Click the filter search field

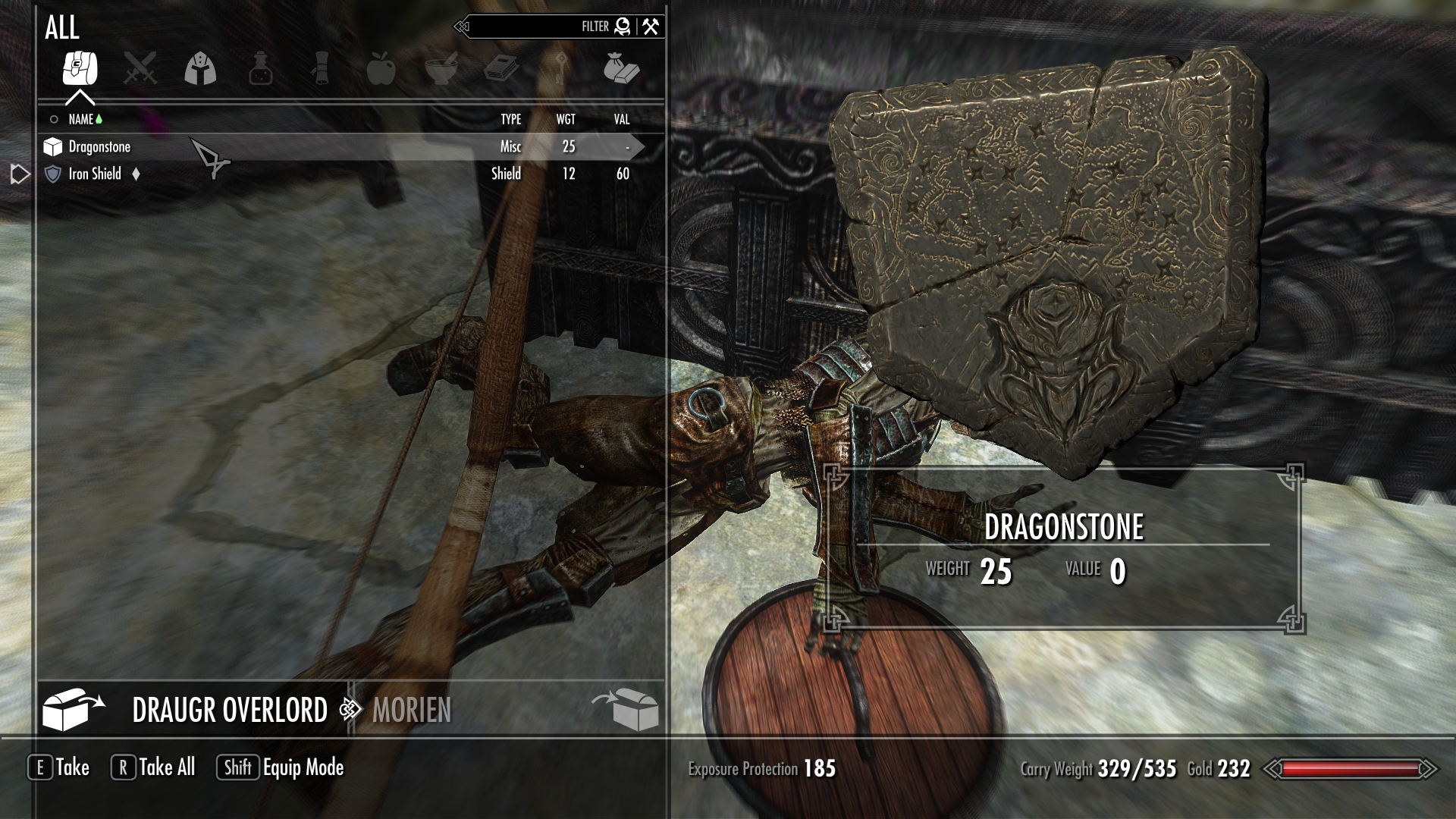point(531,27)
